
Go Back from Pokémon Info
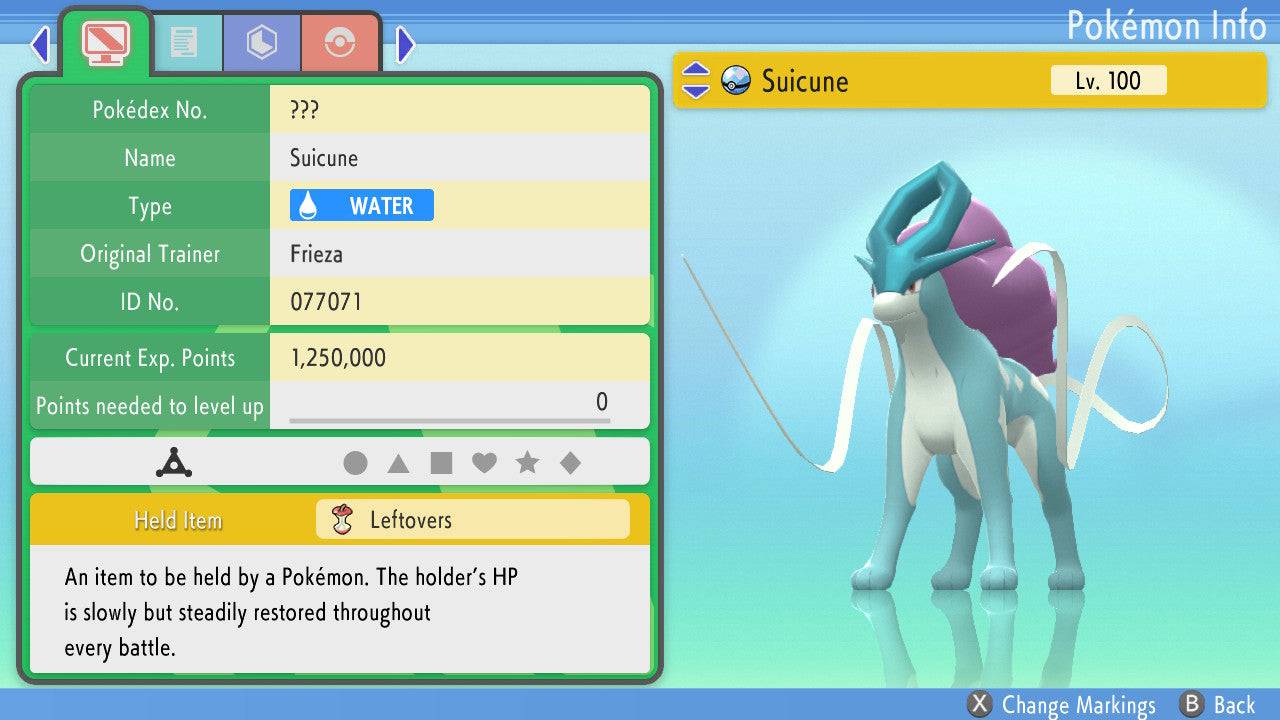1218,705
